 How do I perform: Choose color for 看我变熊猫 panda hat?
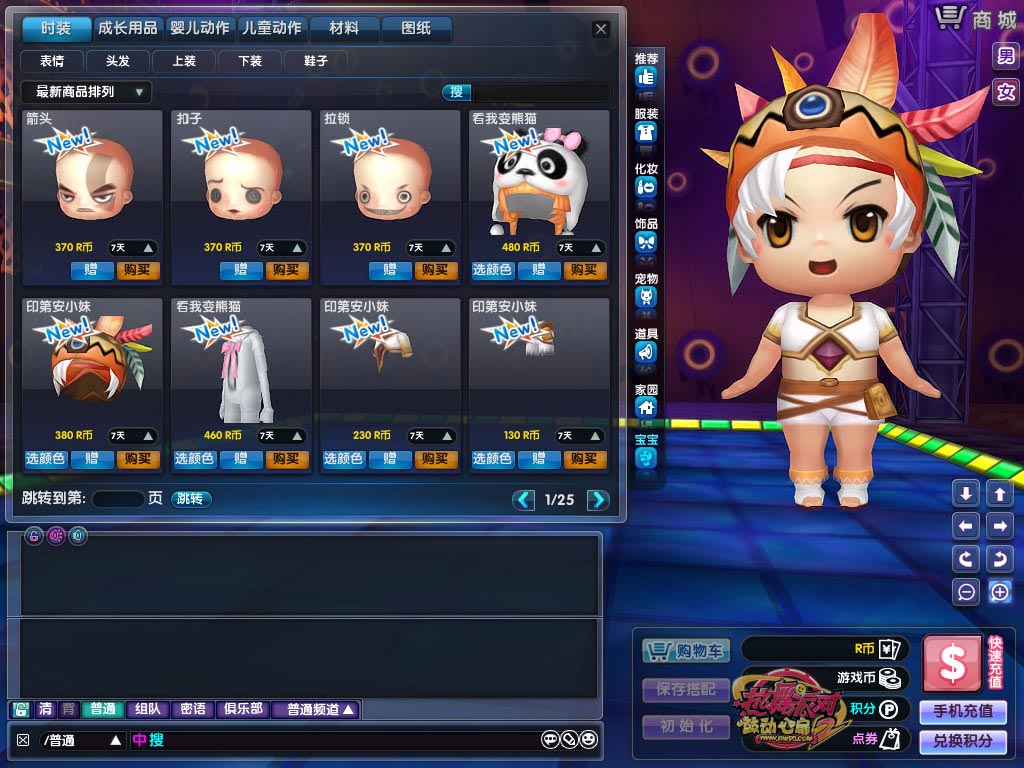(x=492, y=270)
